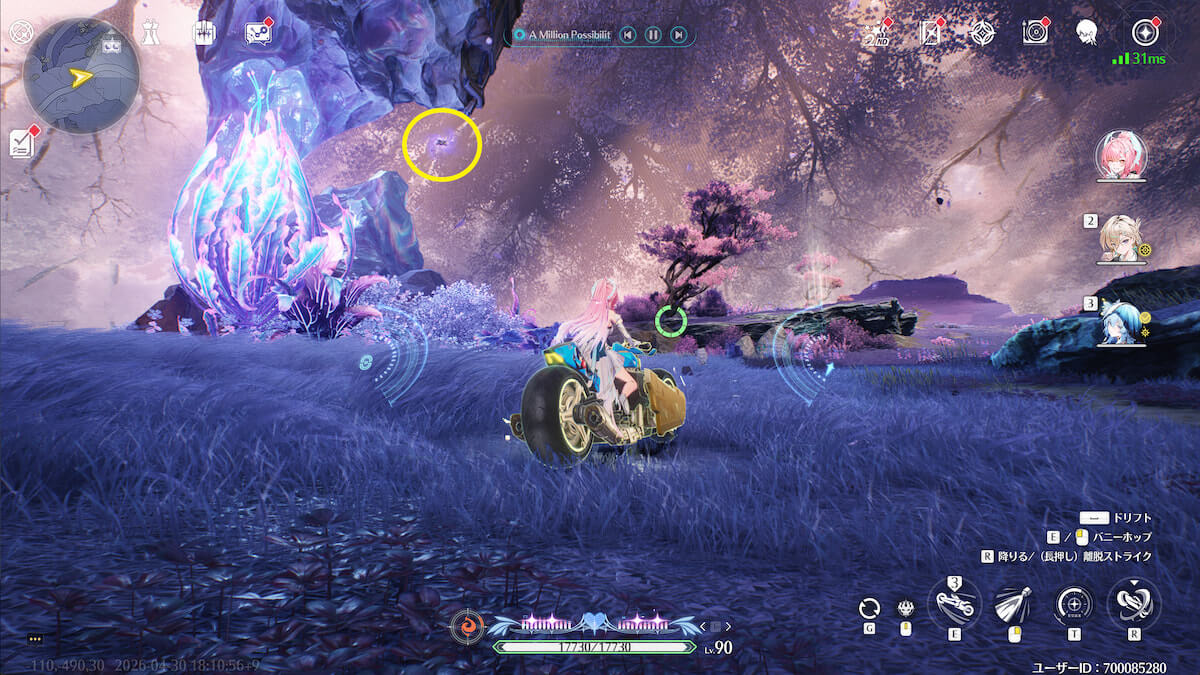Viewport: 1200px width, 675px height.
Task: Open the chess piece icon menu
Action: pos(150,31)
